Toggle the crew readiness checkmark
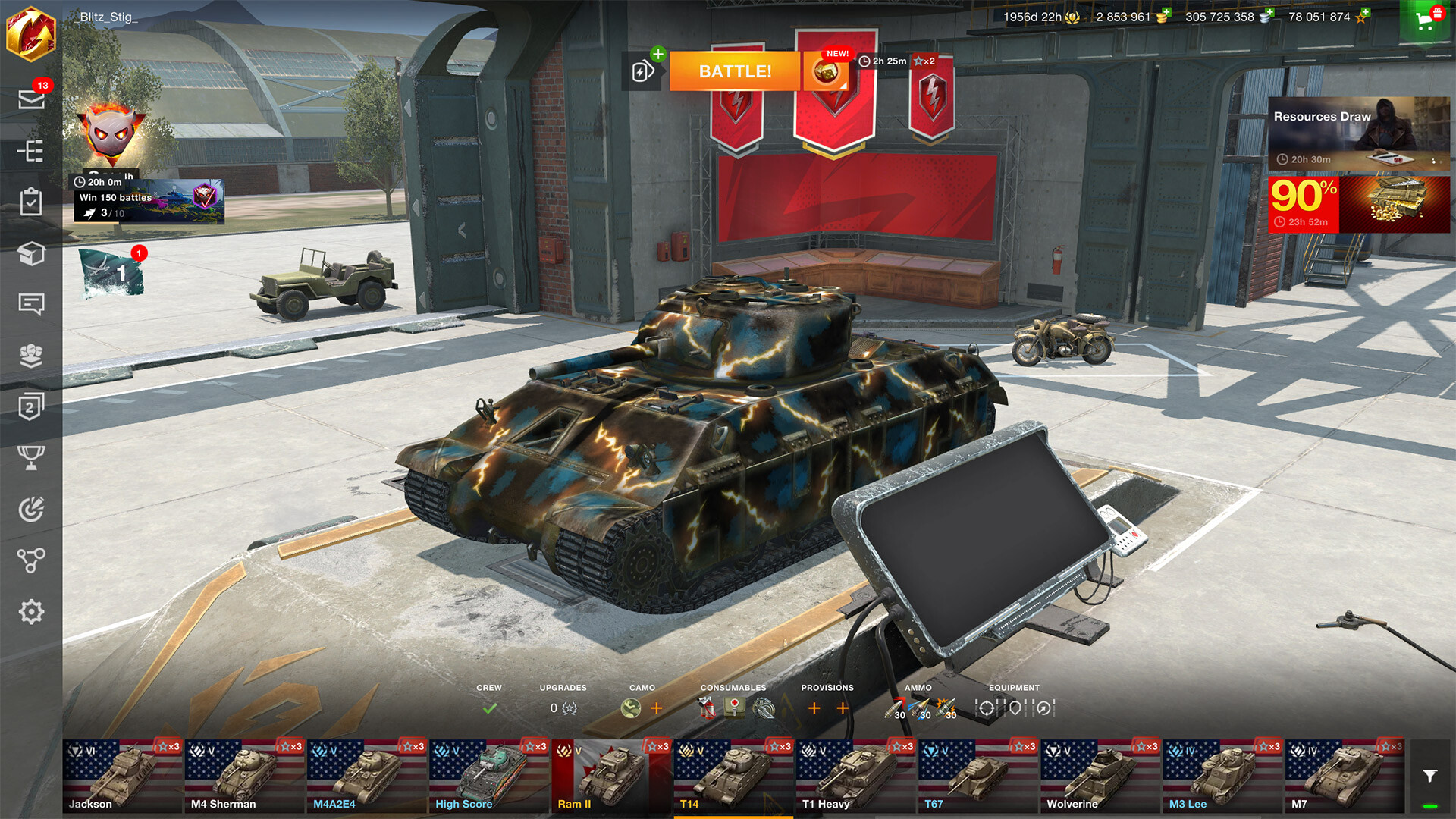The height and width of the screenshot is (819, 1456). tap(489, 708)
